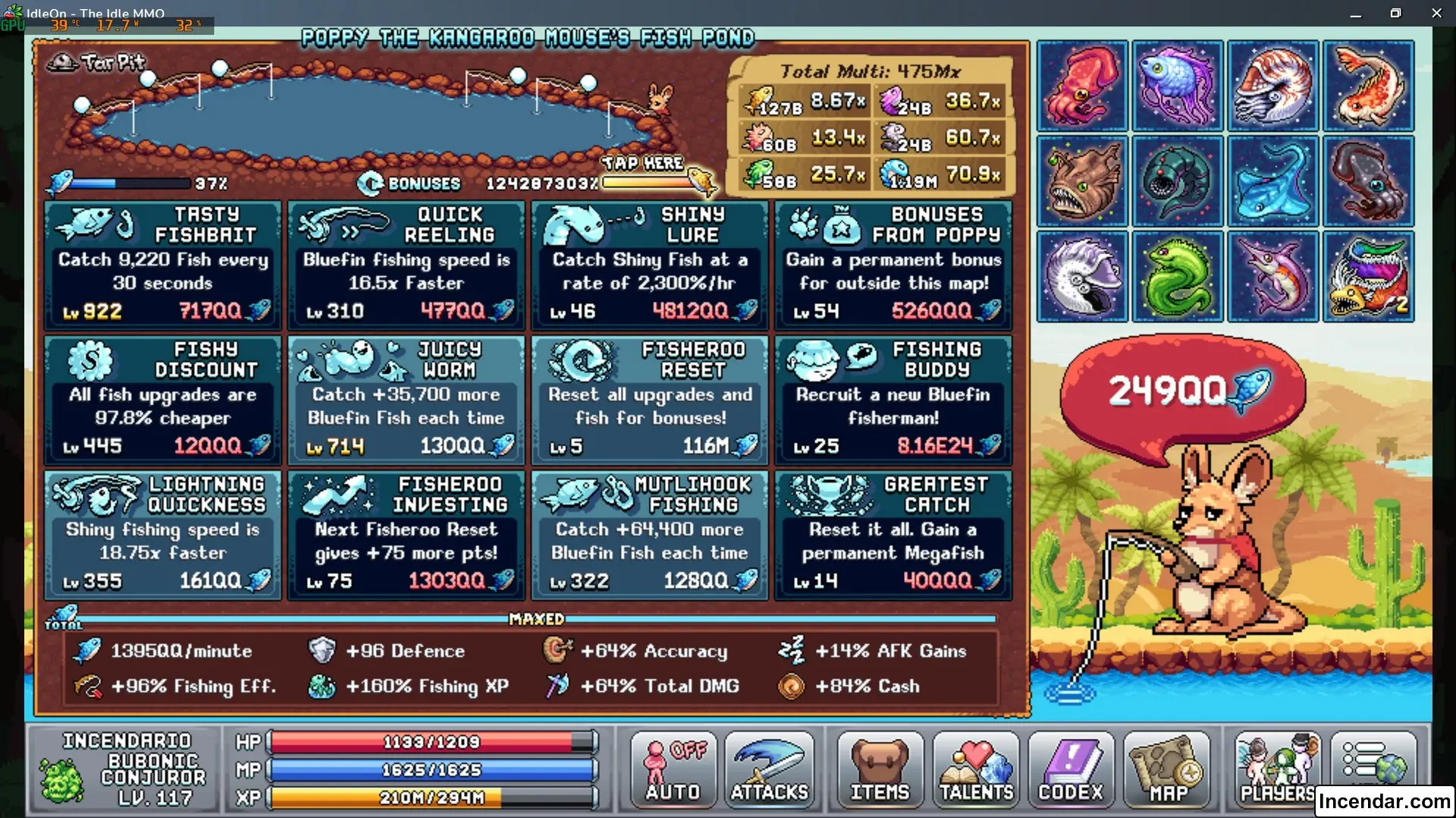Open the Map

coord(1169,769)
